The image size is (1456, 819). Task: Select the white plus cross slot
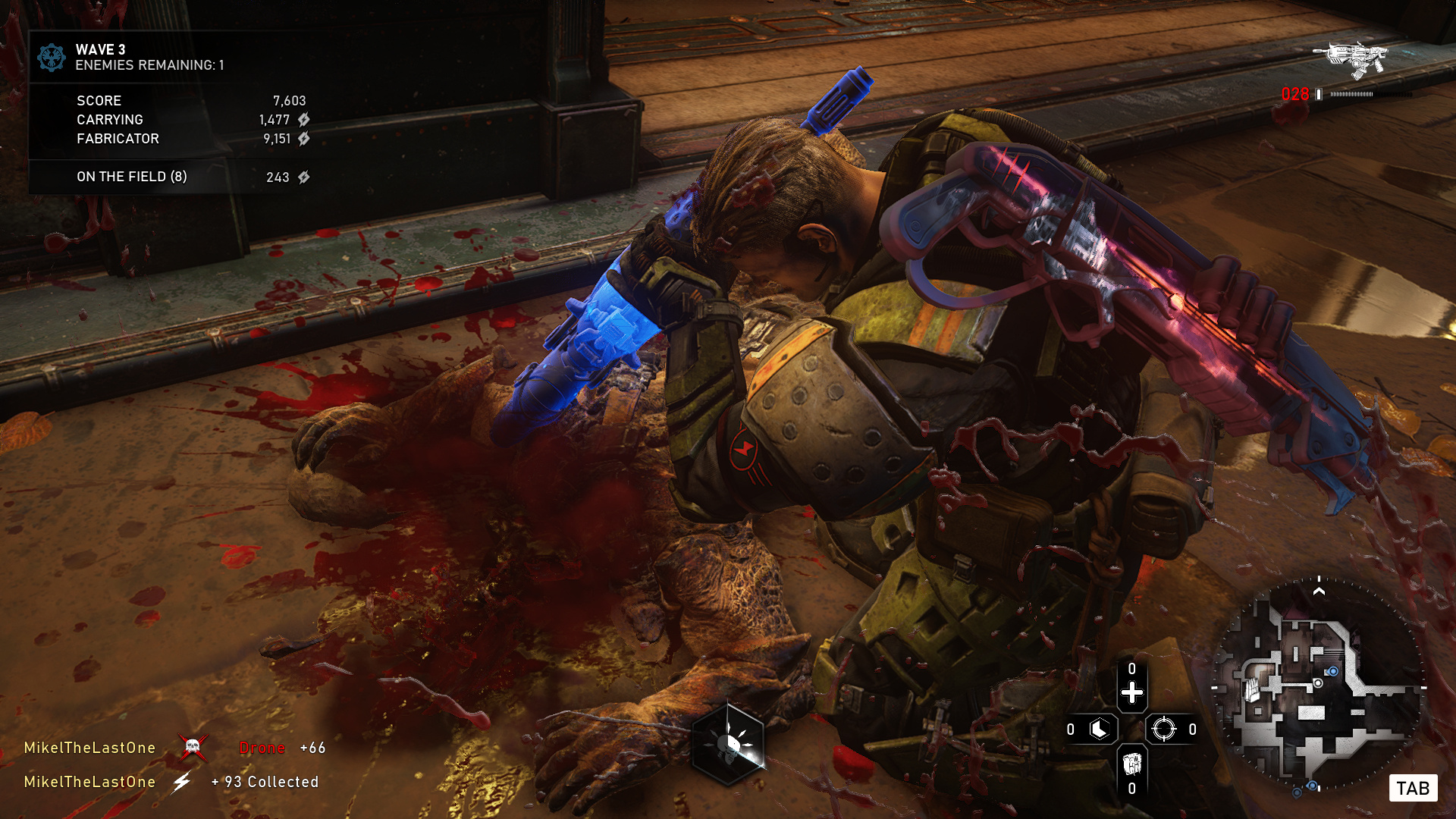[1131, 692]
